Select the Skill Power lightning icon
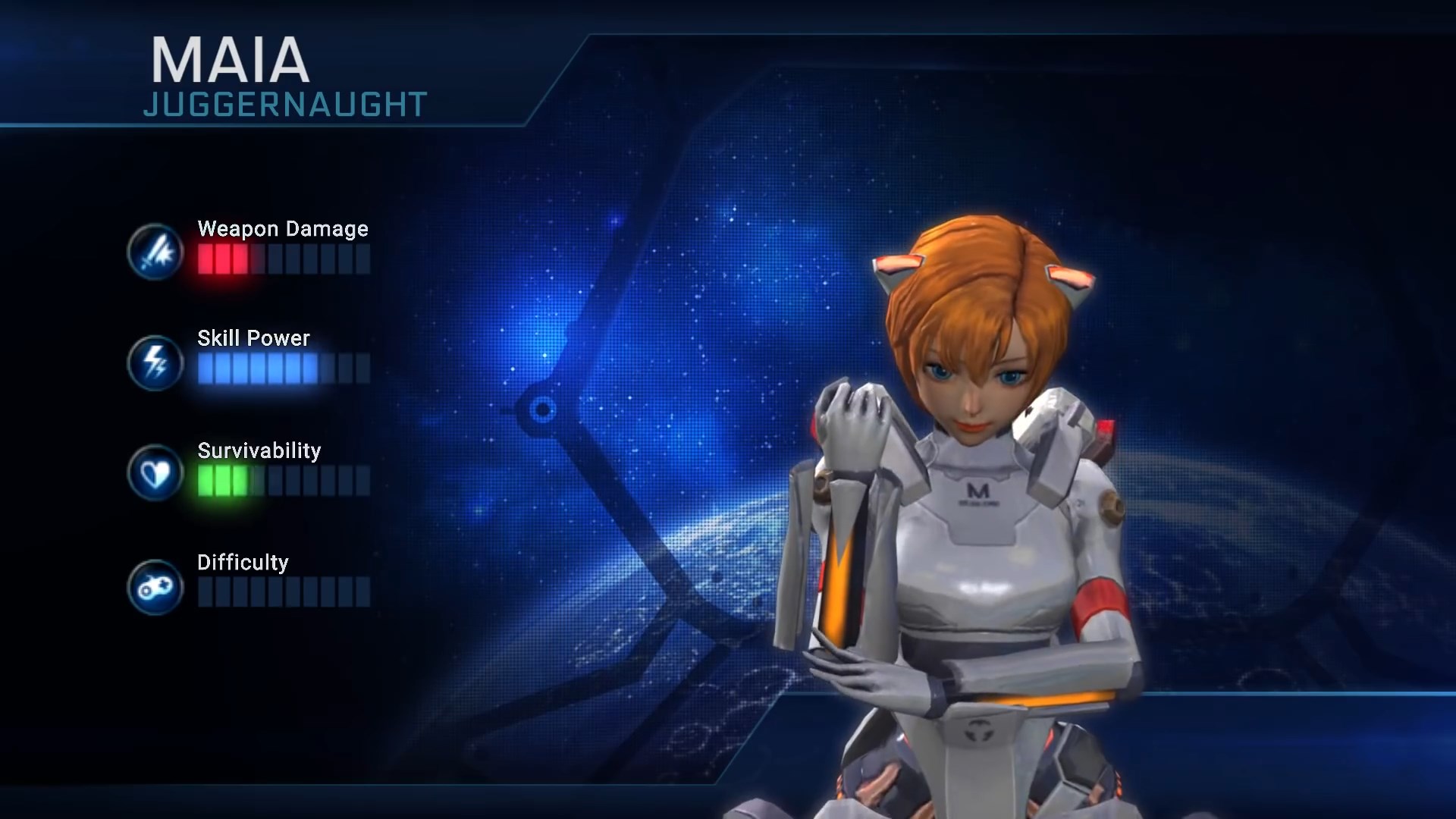The height and width of the screenshot is (819, 1456). tap(155, 362)
